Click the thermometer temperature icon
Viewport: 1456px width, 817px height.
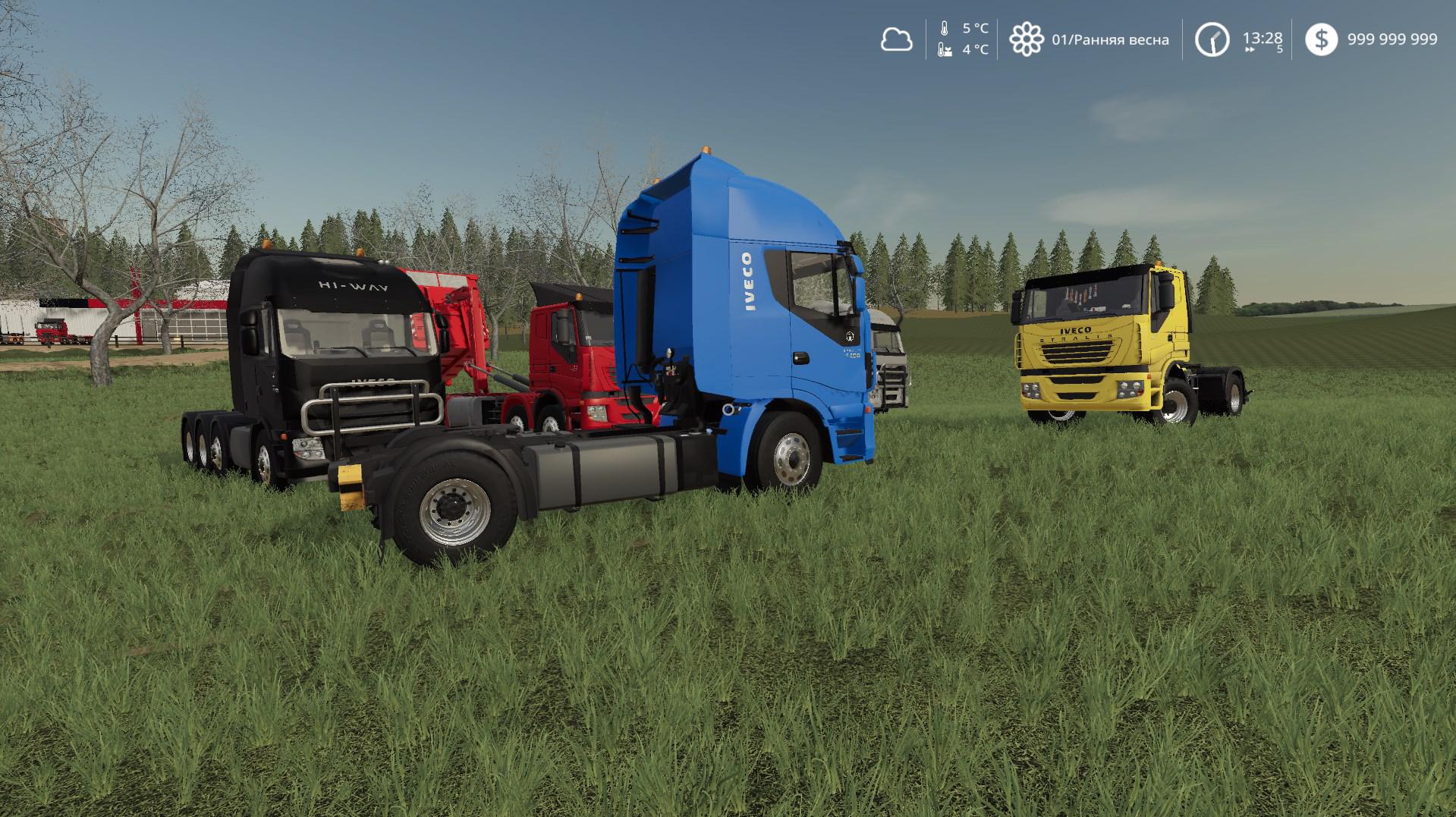(x=945, y=29)
